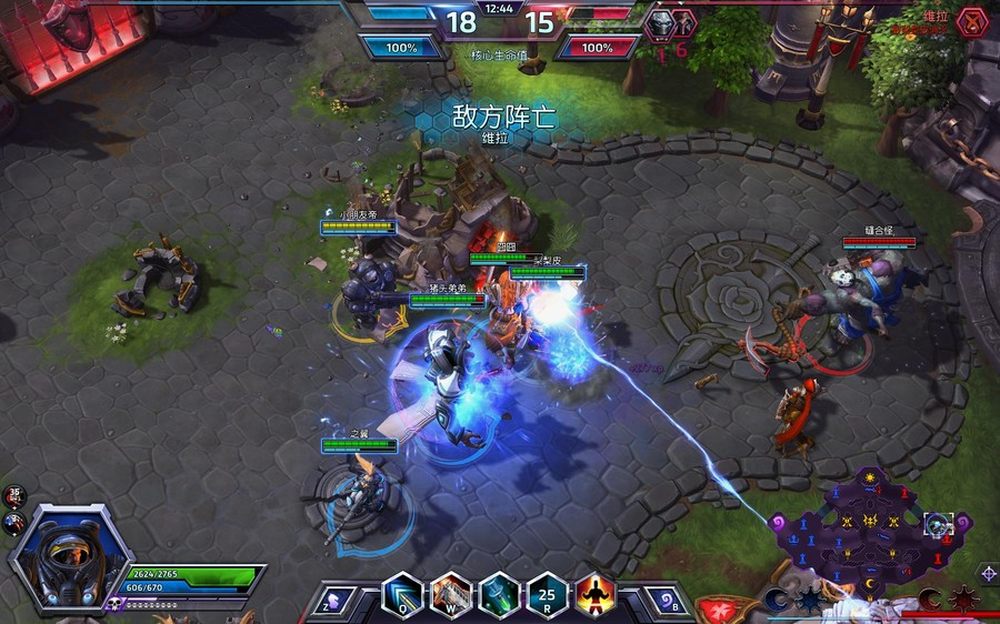Image resolution: width=1000 pixels, height=624 pixels.
Task: Activate the Q Penetrating Round ability
Action: click(402, 595)
